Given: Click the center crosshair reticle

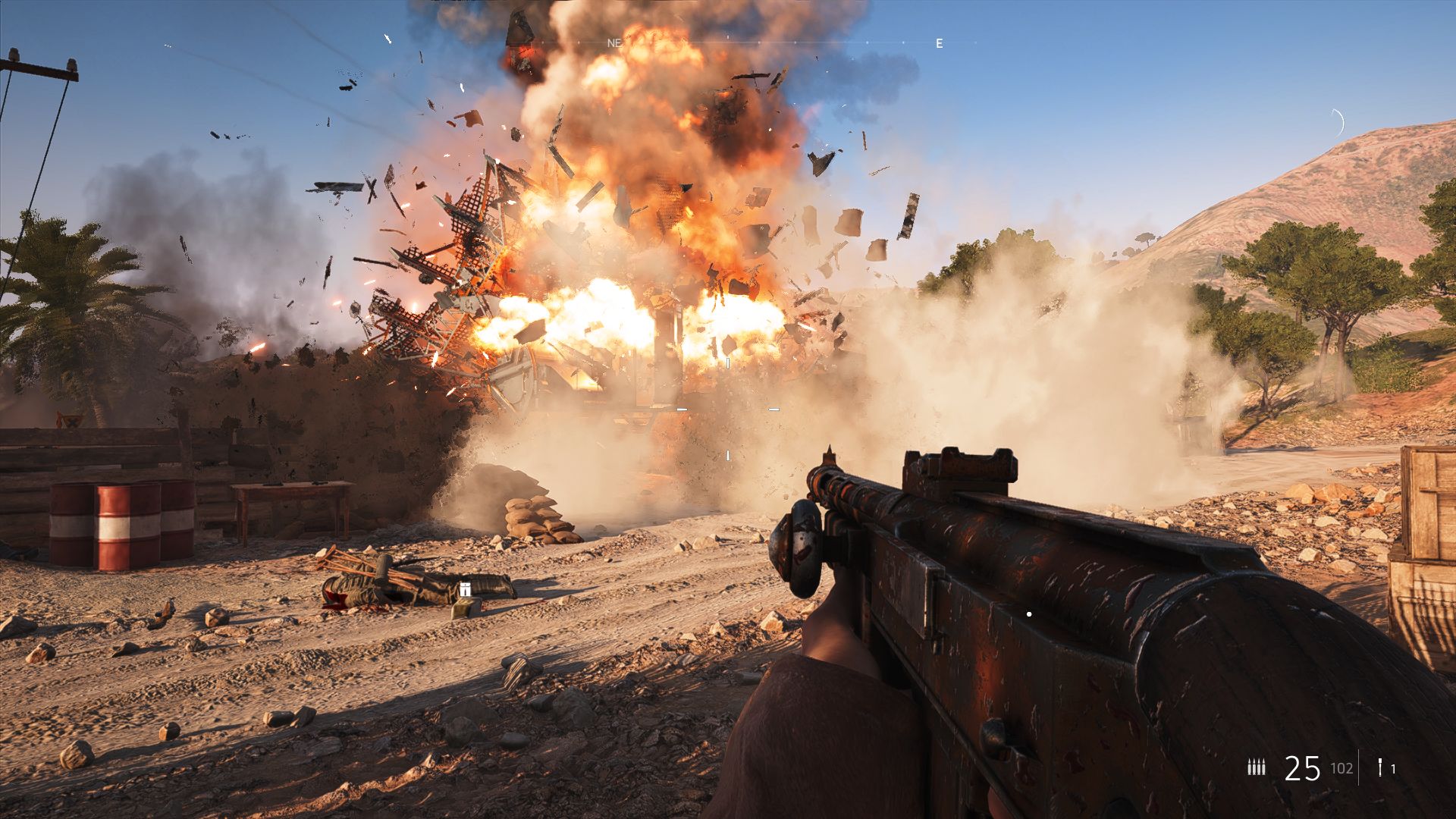Looking at the screenshot, I should [x=728, y=409].
